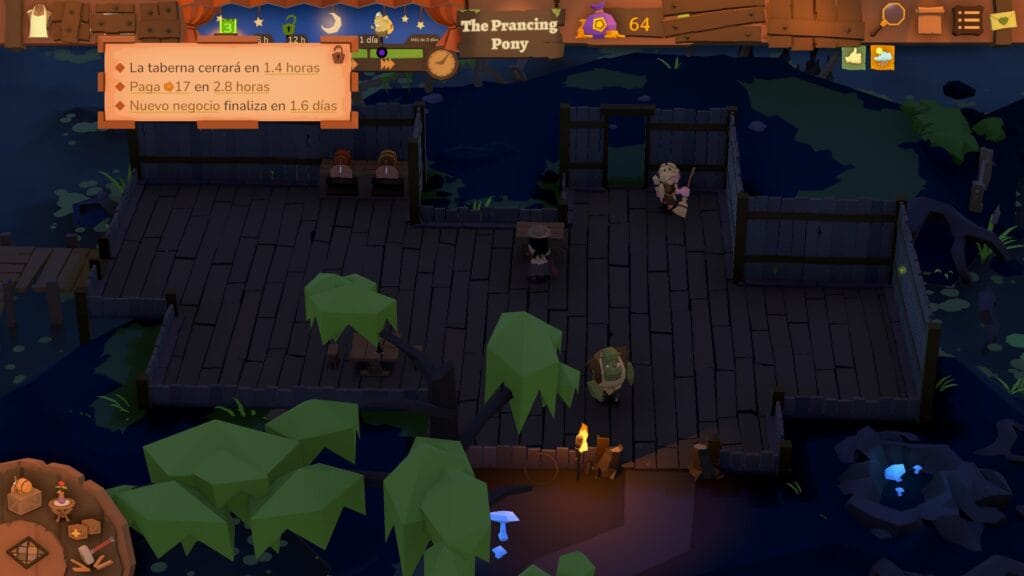Click The Prancing Pony tavern name sign
Screen dimensions: 1024x576
click(x=509, y=35)
